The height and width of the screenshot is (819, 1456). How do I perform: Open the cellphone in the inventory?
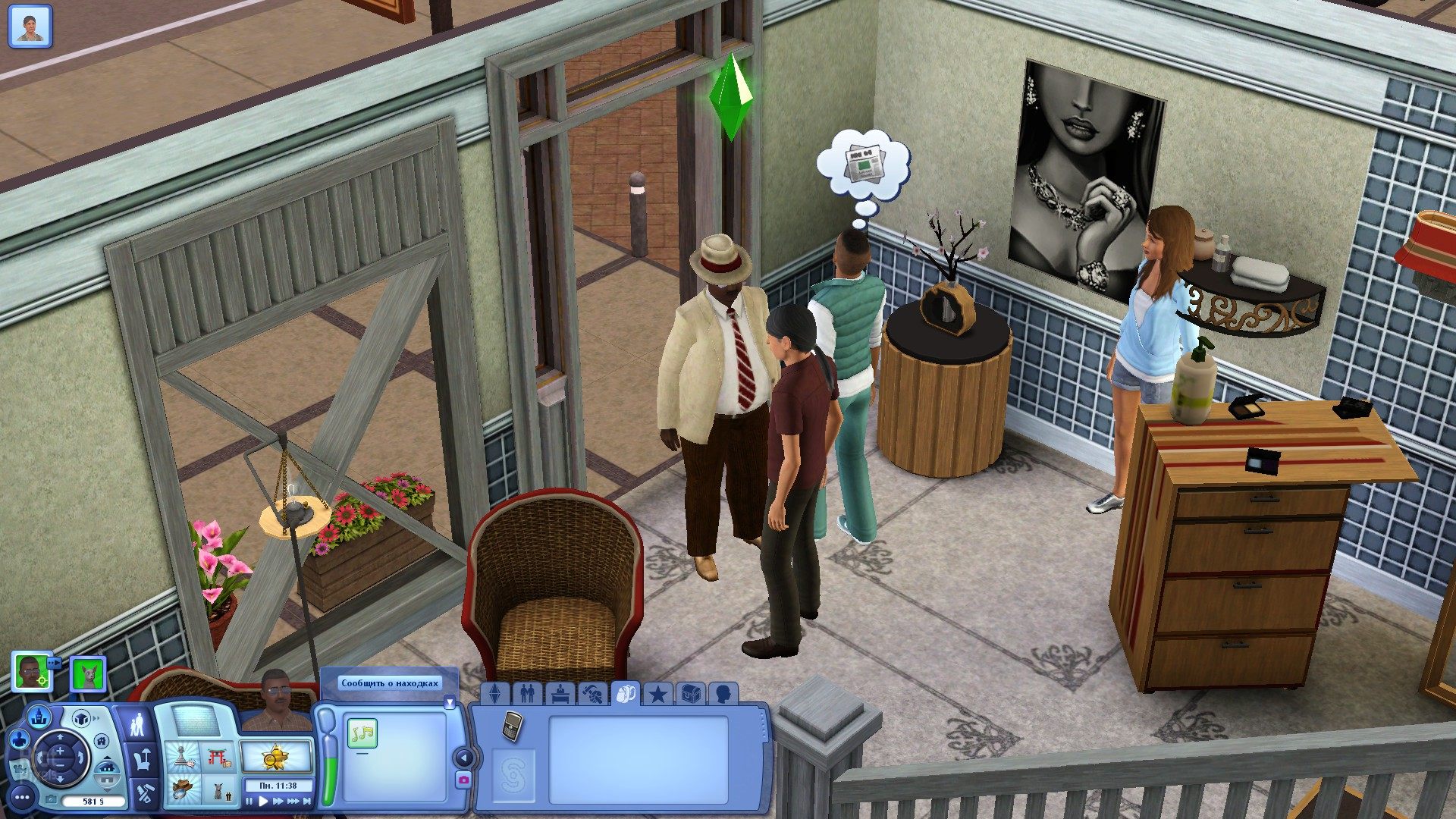(x=512, y=725)
